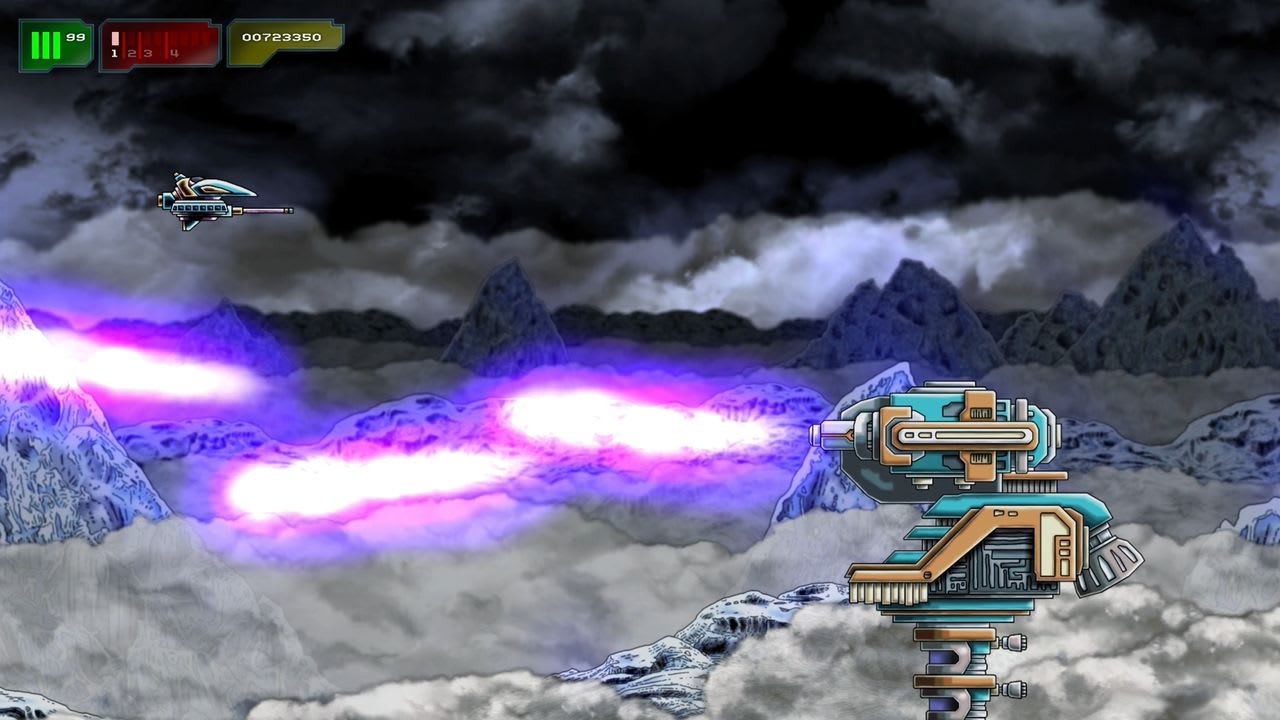
Task: Click the pink charge bar on weapon meter
Action: [x=114, y=38]
